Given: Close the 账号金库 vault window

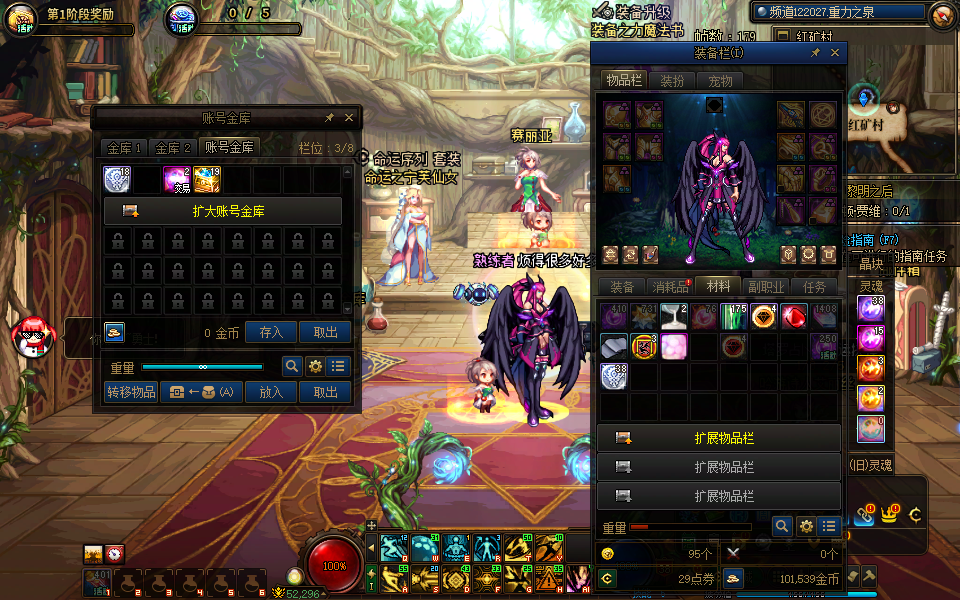Looking at the screenshot, I should coord(349,118).
